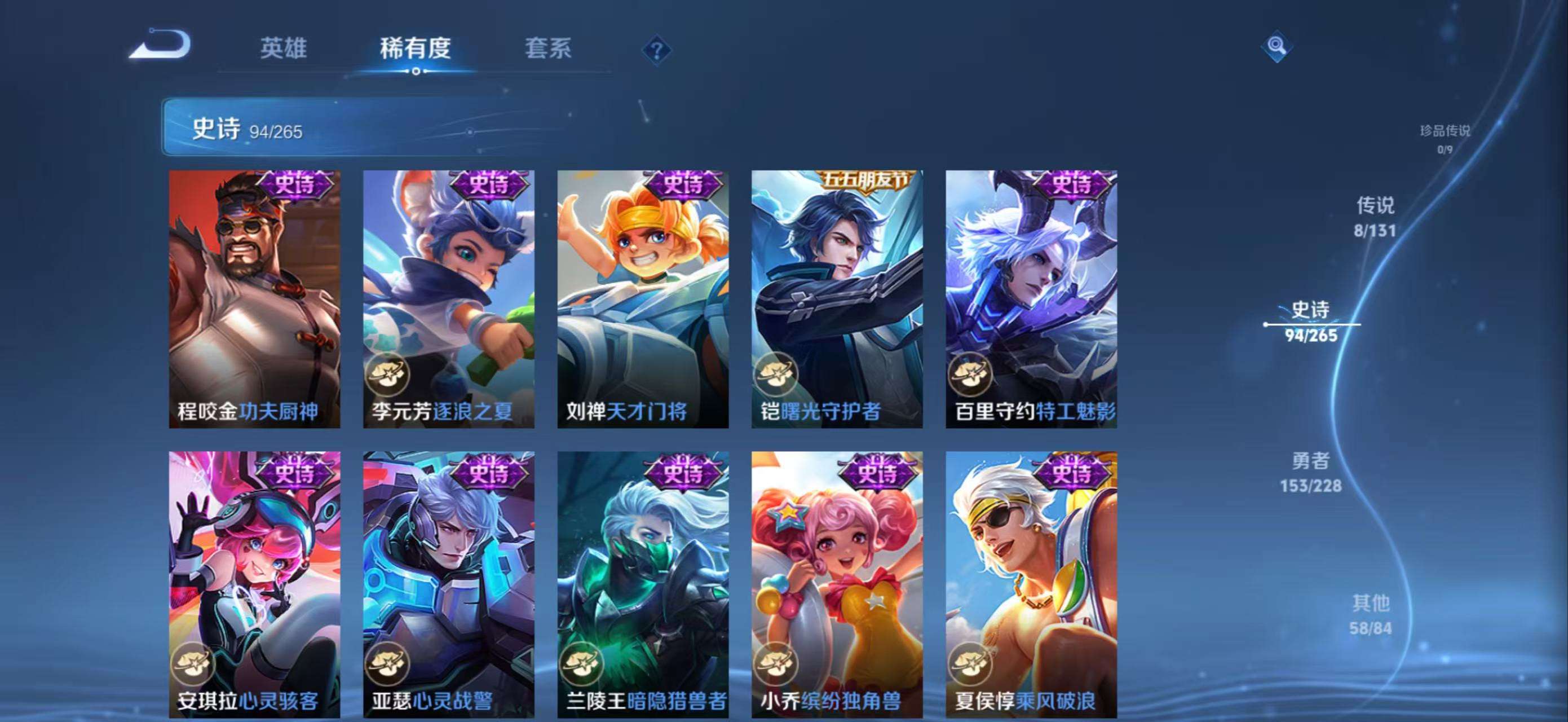Pick the 百里守约 特工魅影 skin card
Viewport: 1568px width, 722px height.
tap(1031, 299)
